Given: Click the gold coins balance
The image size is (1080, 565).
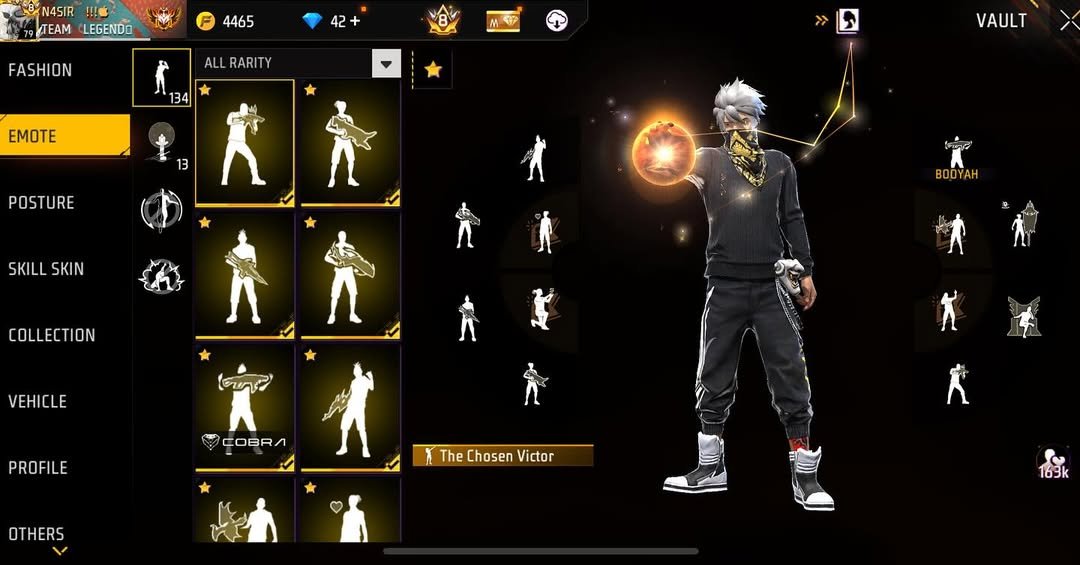Looking at the screenshot, I should coord(225,21).
